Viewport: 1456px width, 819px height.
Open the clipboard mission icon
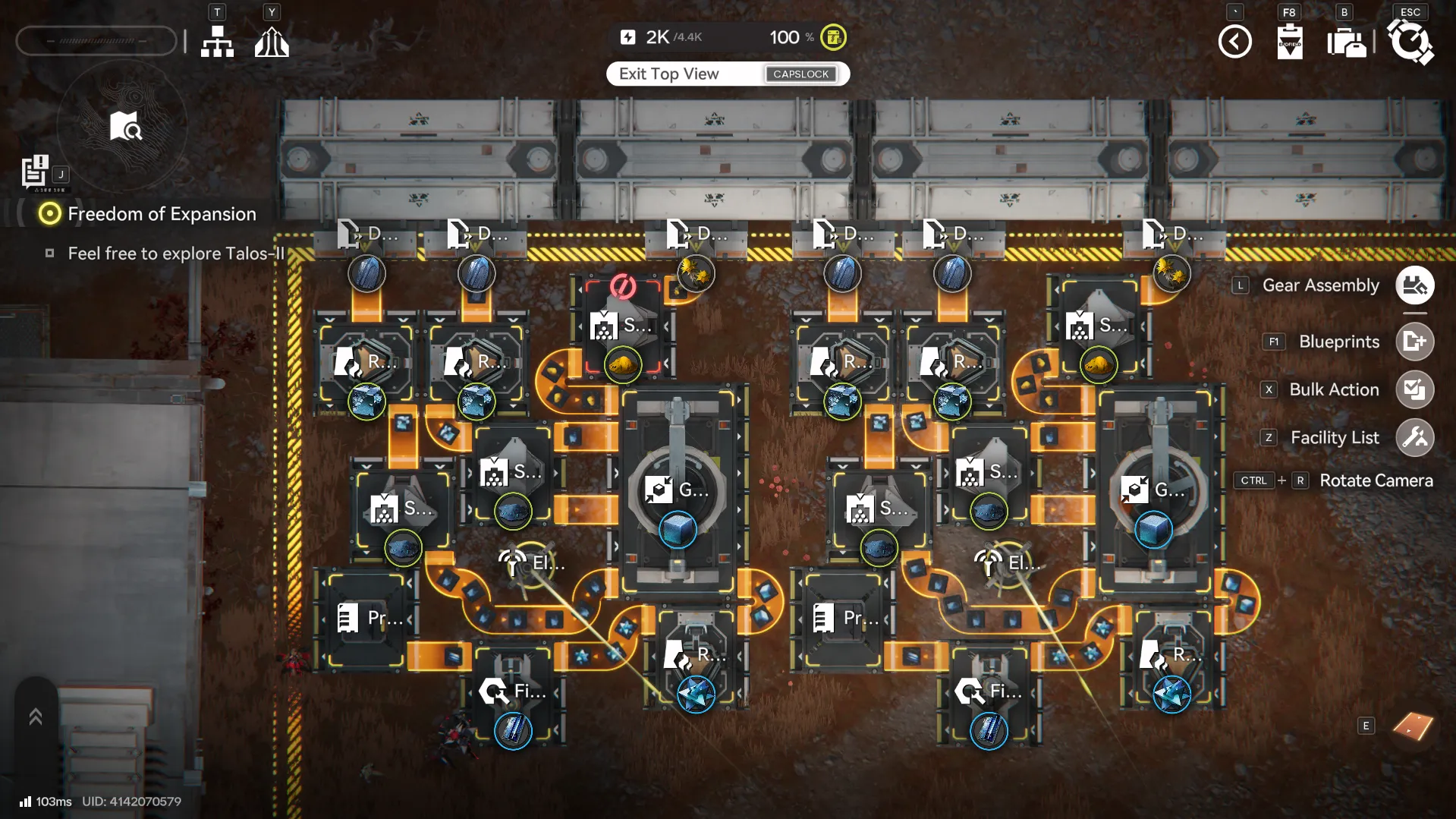click(1290, 42)
